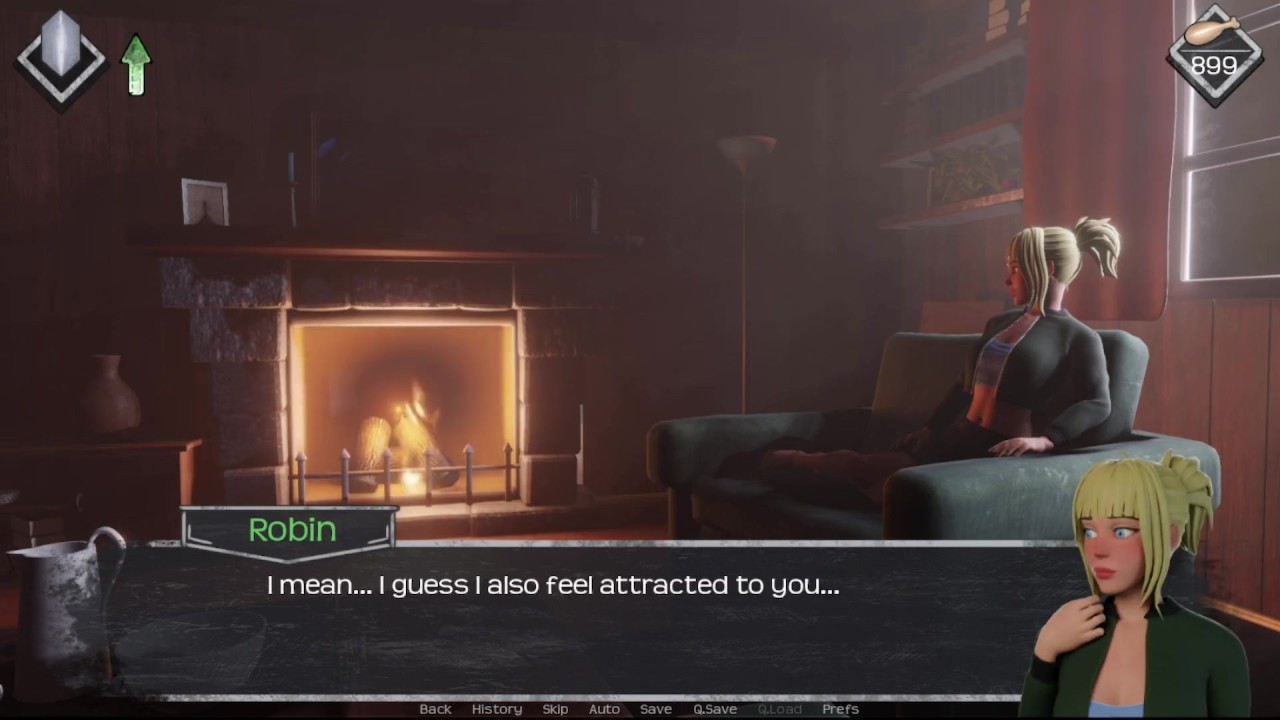Activate Skip mode

555,709
